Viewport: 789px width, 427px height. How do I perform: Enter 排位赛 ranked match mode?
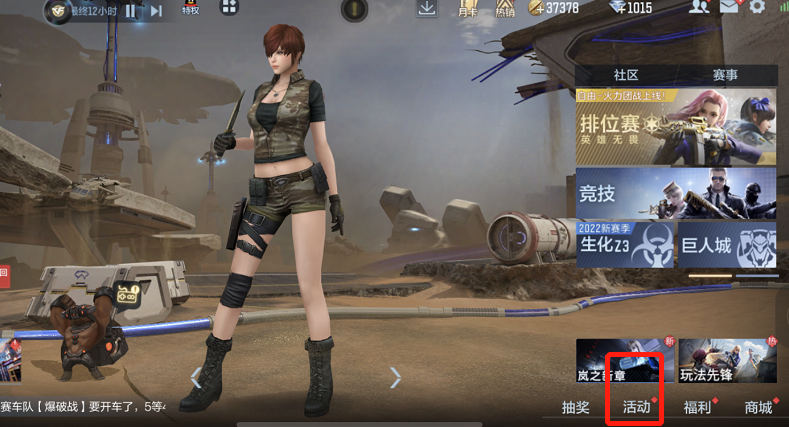675,126
